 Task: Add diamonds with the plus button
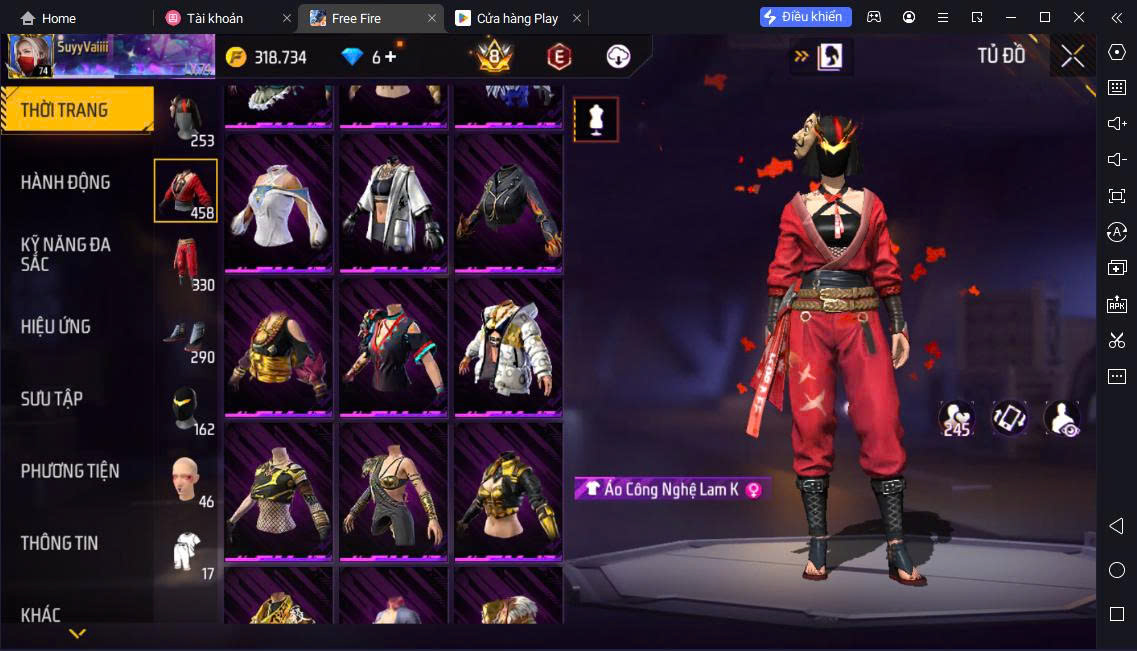coord(390,57)
